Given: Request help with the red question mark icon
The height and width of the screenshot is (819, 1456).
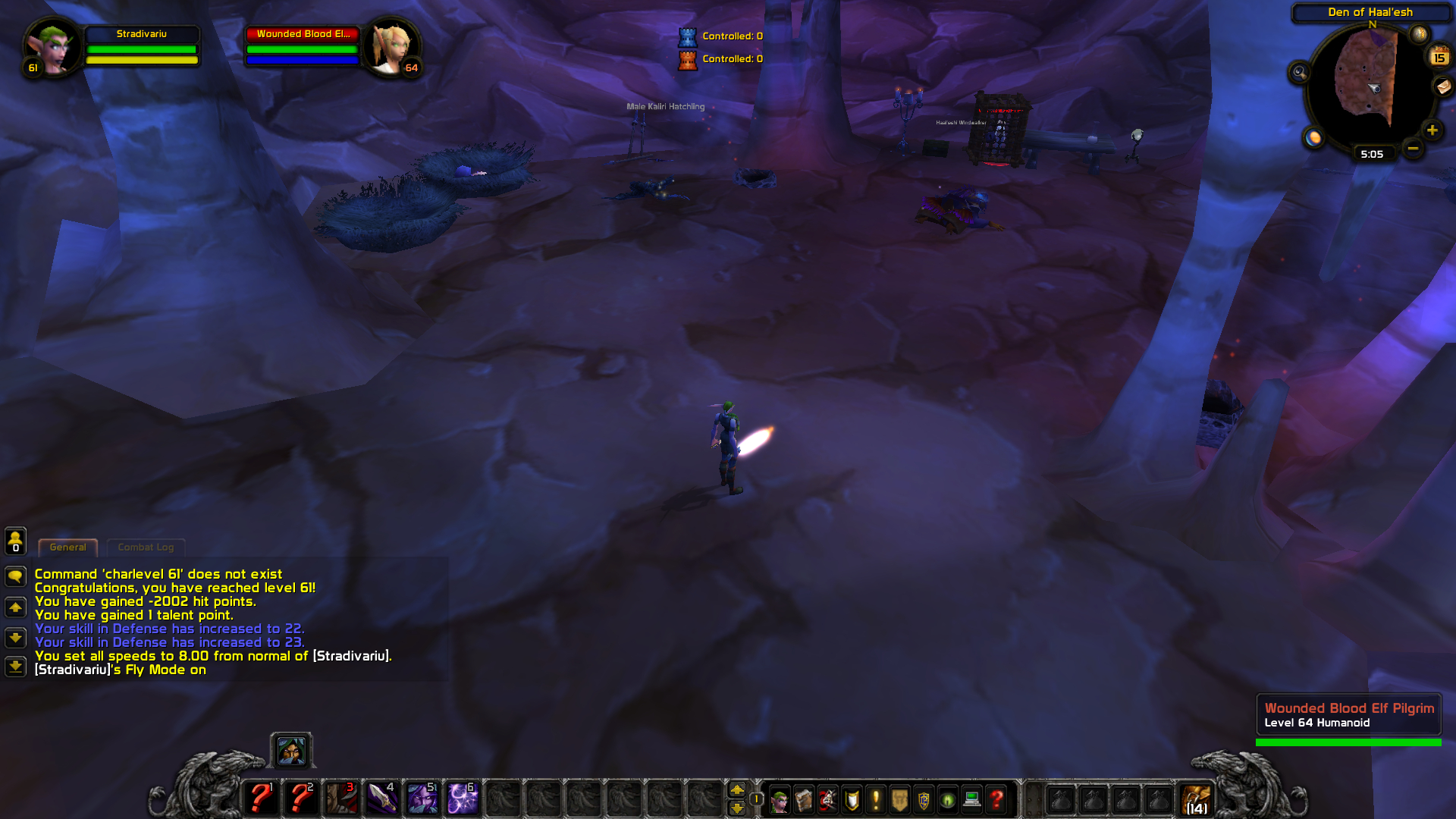Looking at the screenshot, I should 995,800.
